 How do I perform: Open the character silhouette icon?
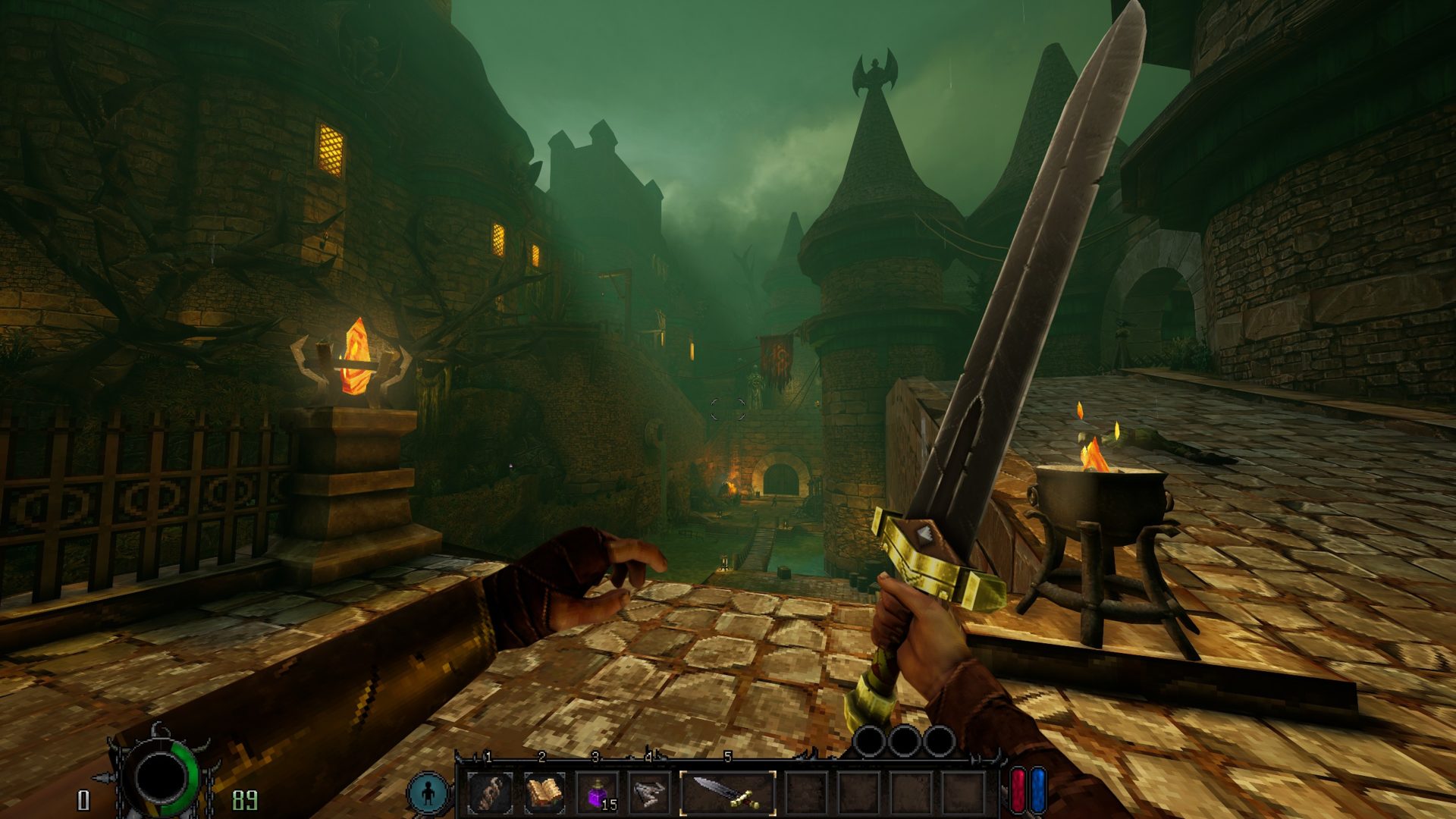click(428, 793)
